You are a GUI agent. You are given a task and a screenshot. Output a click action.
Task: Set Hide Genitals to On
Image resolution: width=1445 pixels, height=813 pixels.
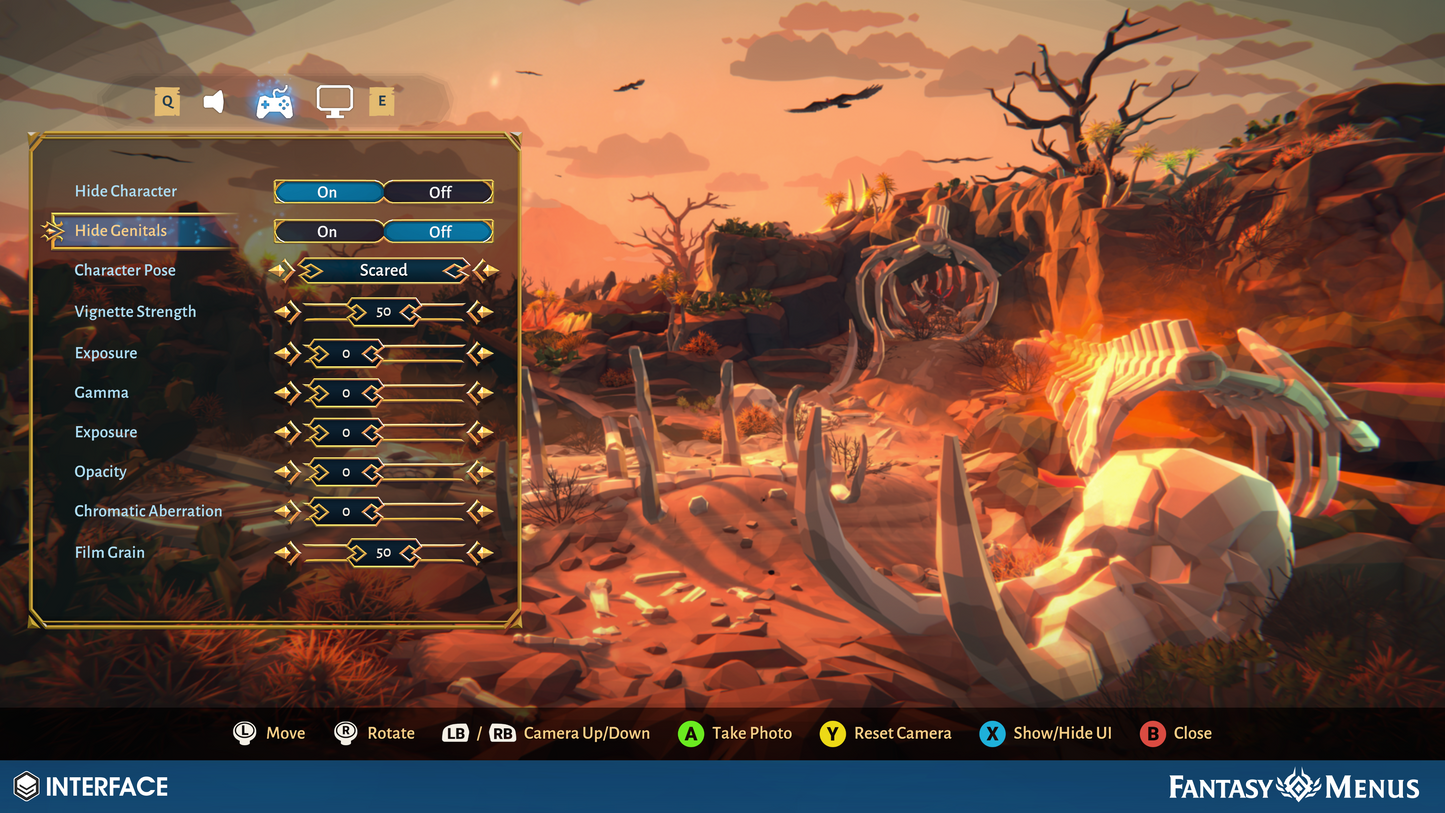click(328, 231)
